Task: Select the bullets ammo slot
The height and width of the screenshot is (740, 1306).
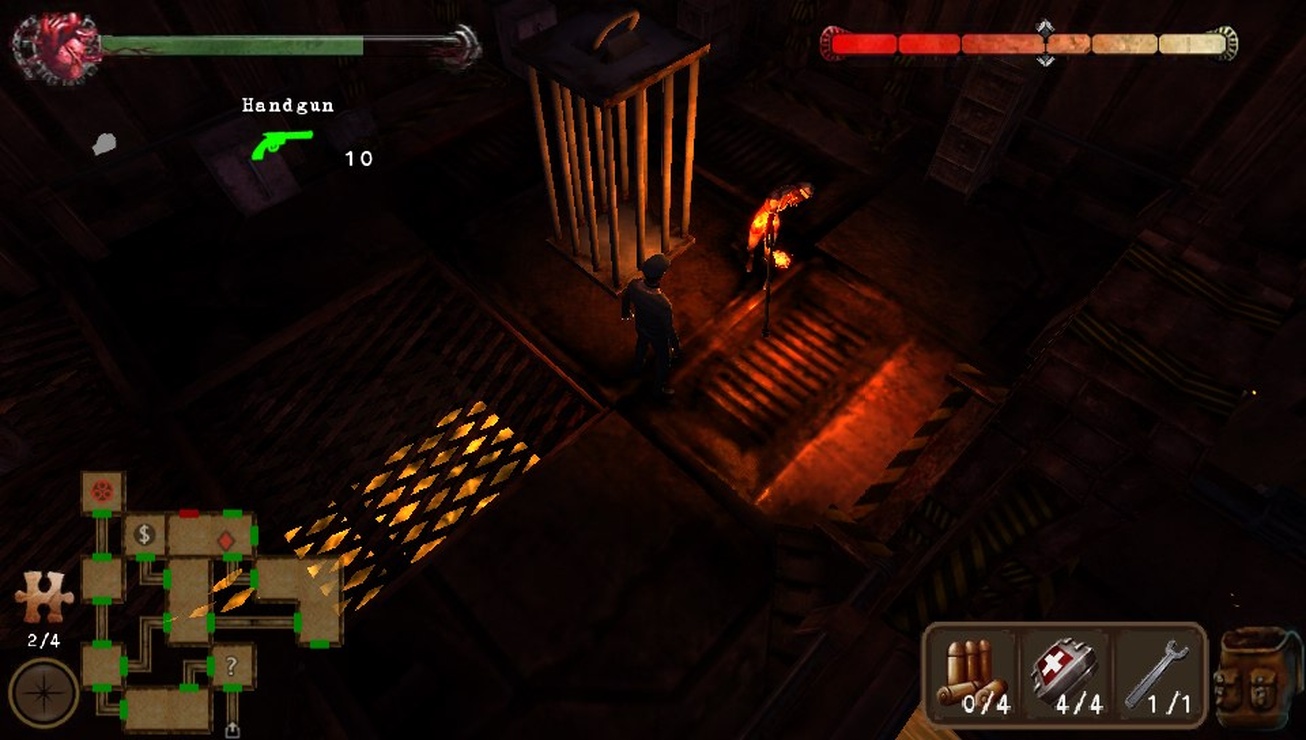Action: 973,675
